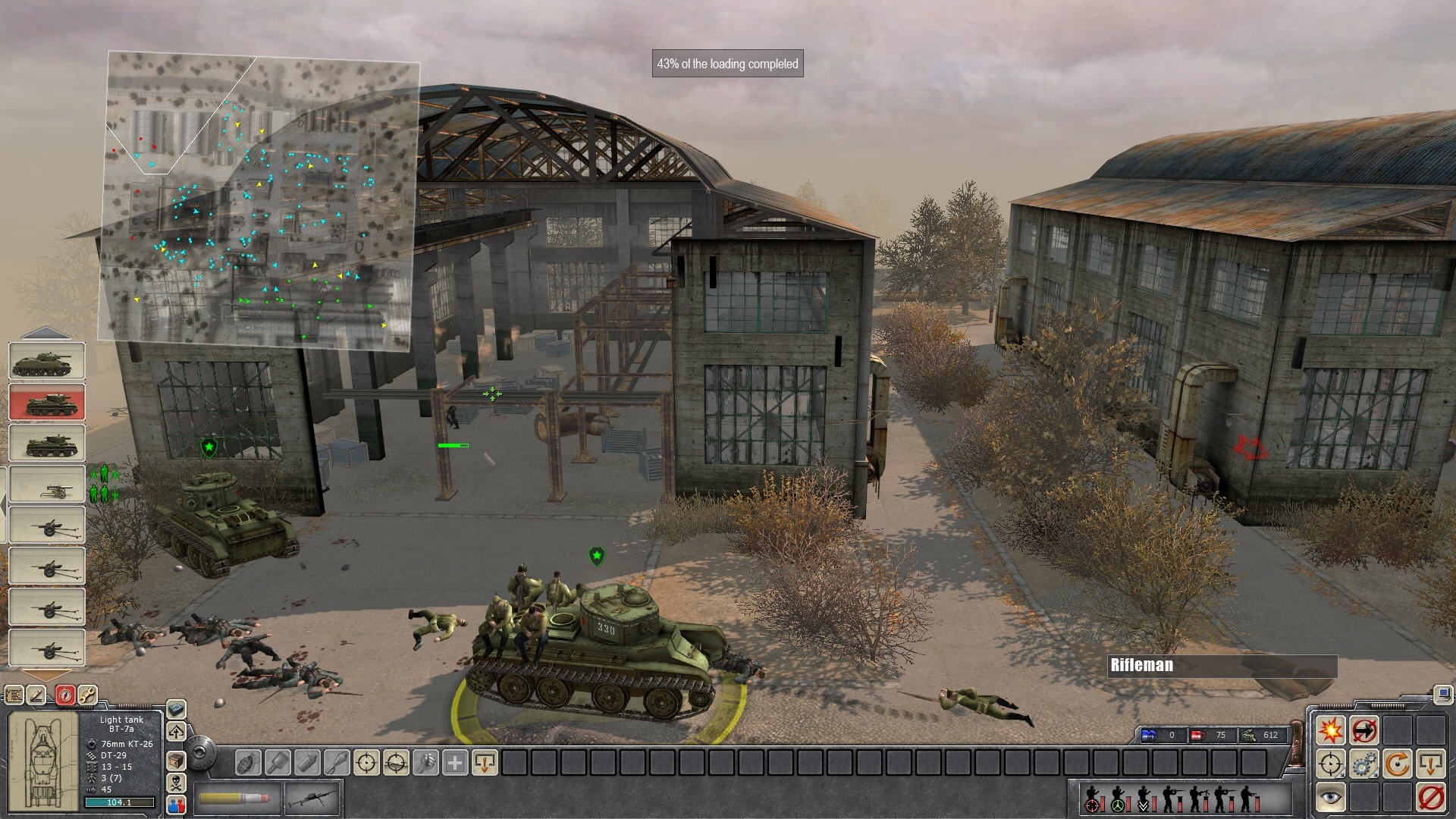Toggle the red compass timer icon
This screenshot has height=819, width=1456.
64,694
